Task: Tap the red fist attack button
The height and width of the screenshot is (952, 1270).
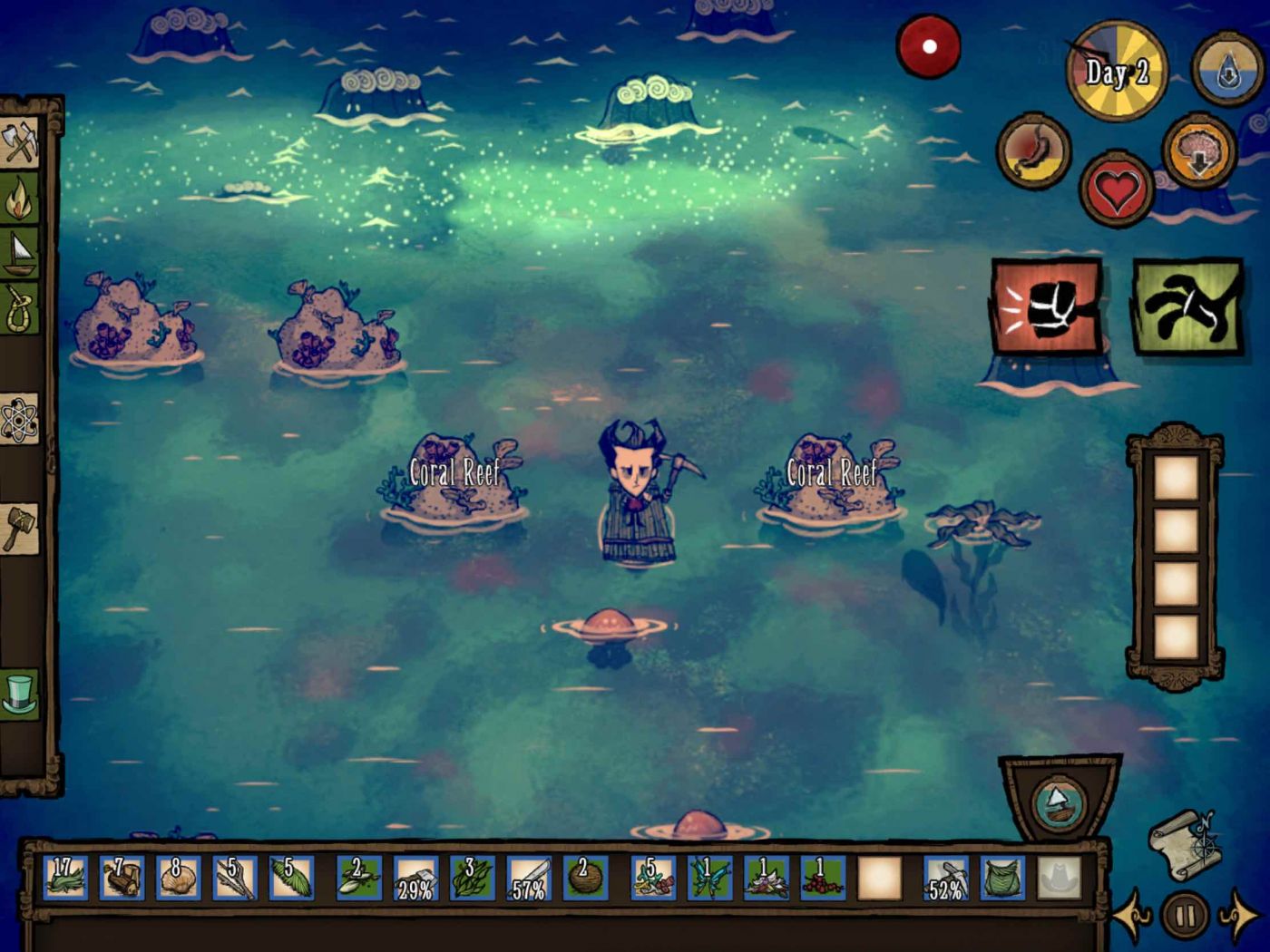Action: (1047, 307)
